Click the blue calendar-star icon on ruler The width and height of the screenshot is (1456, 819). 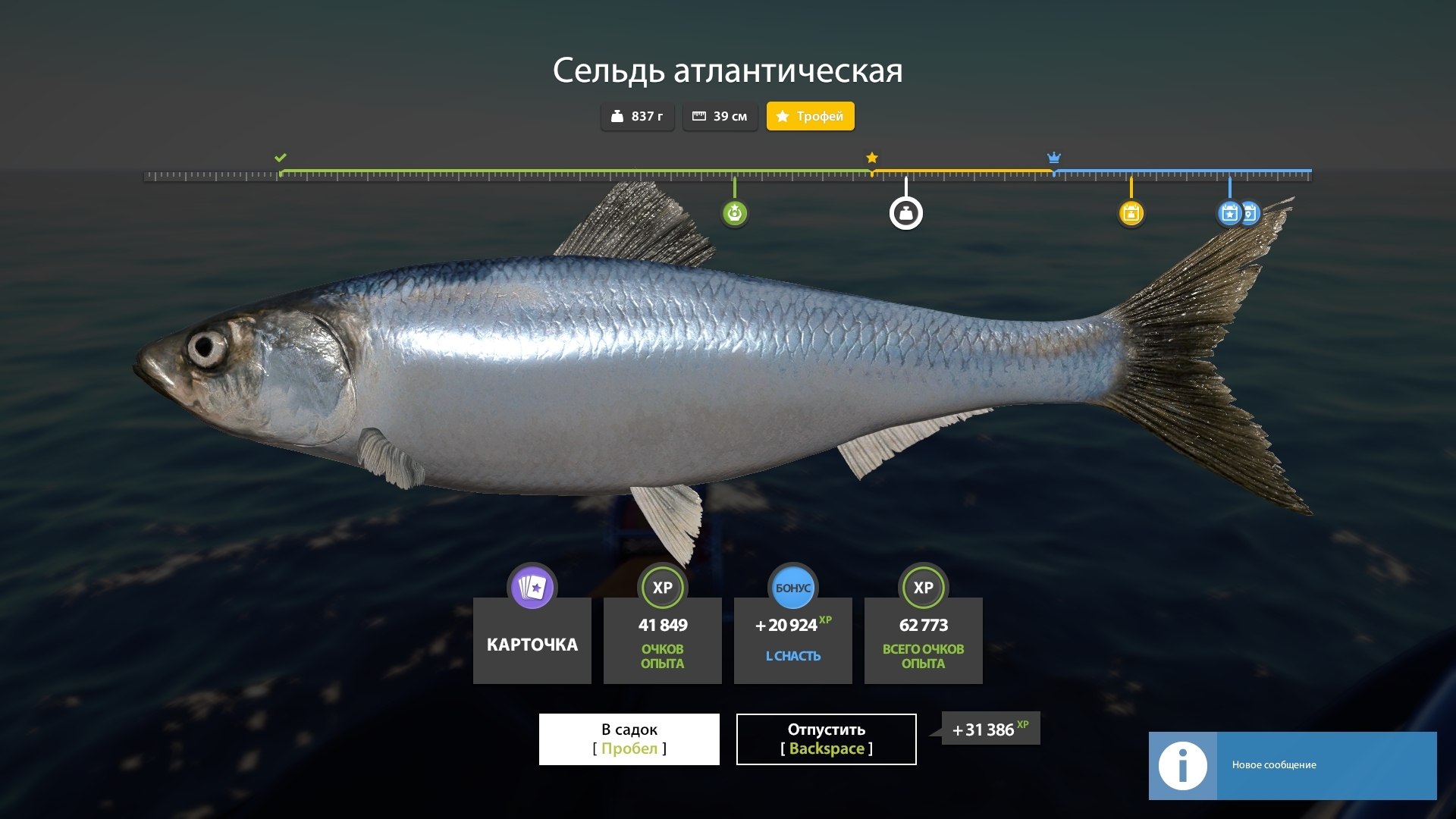click(1228, 213)
